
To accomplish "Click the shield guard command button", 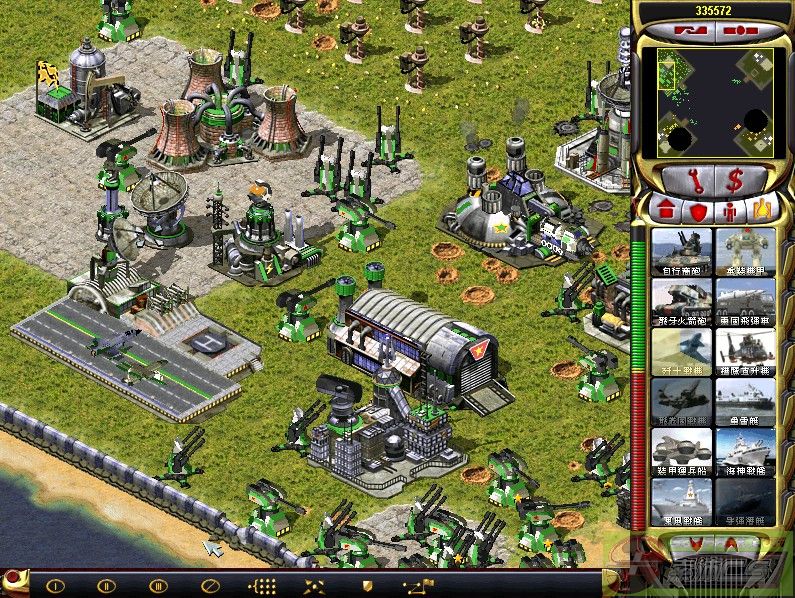I will pyautogui.click(x=368, y=585).
